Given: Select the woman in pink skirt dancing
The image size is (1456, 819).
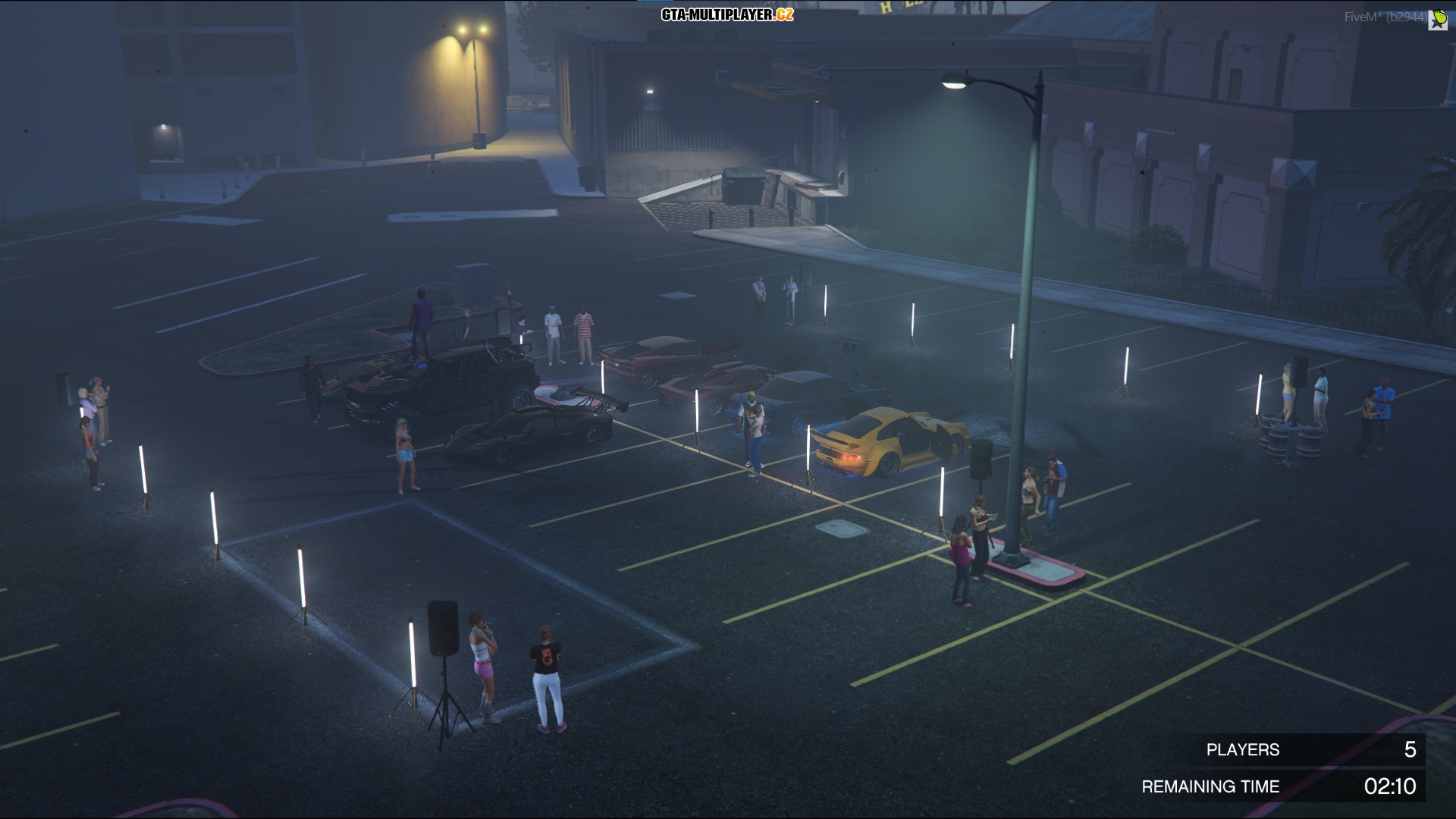Looking at the screenshot, I should tap(484, 667).
